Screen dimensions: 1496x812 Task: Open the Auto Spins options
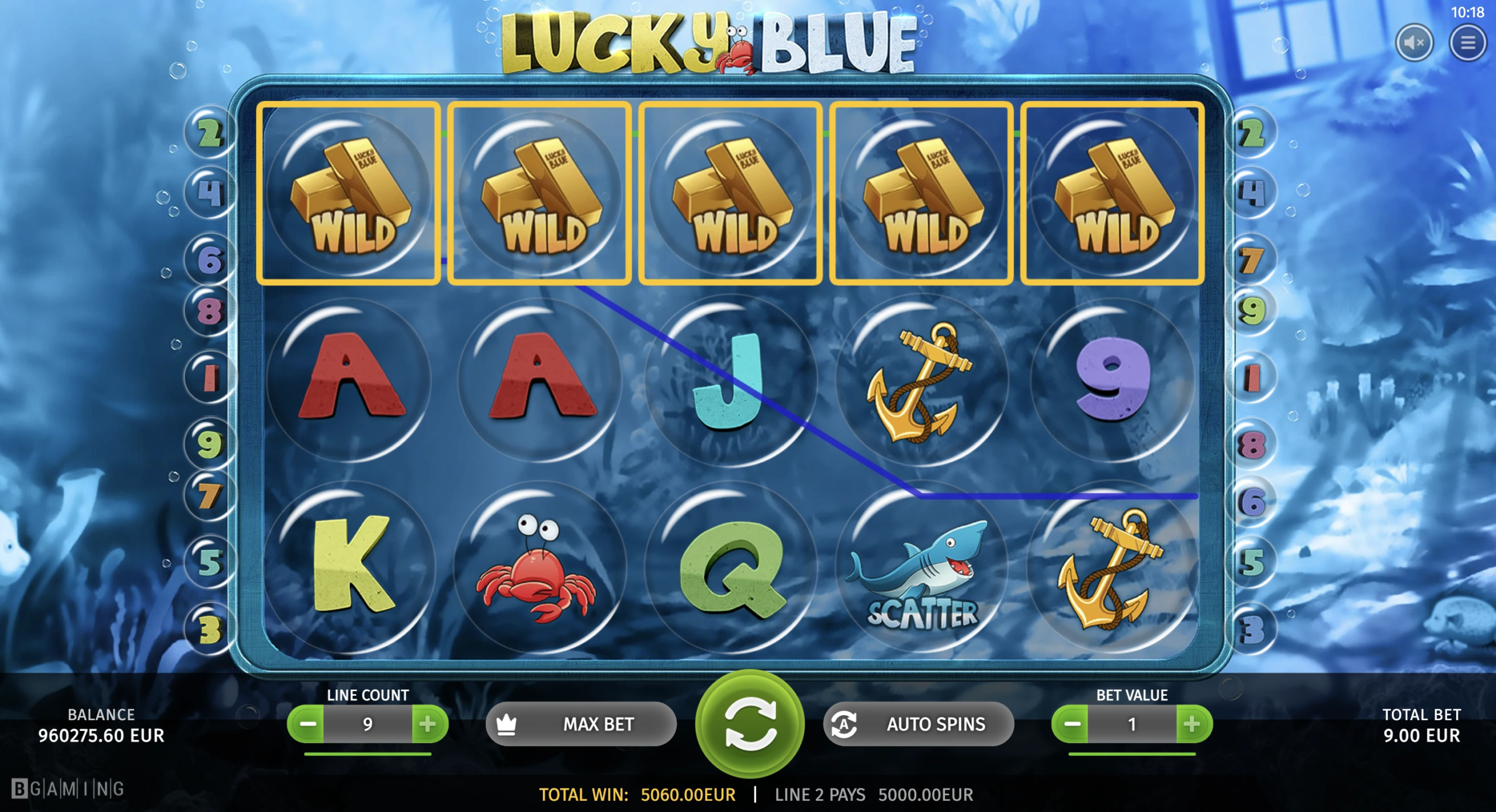coord(919,724)
